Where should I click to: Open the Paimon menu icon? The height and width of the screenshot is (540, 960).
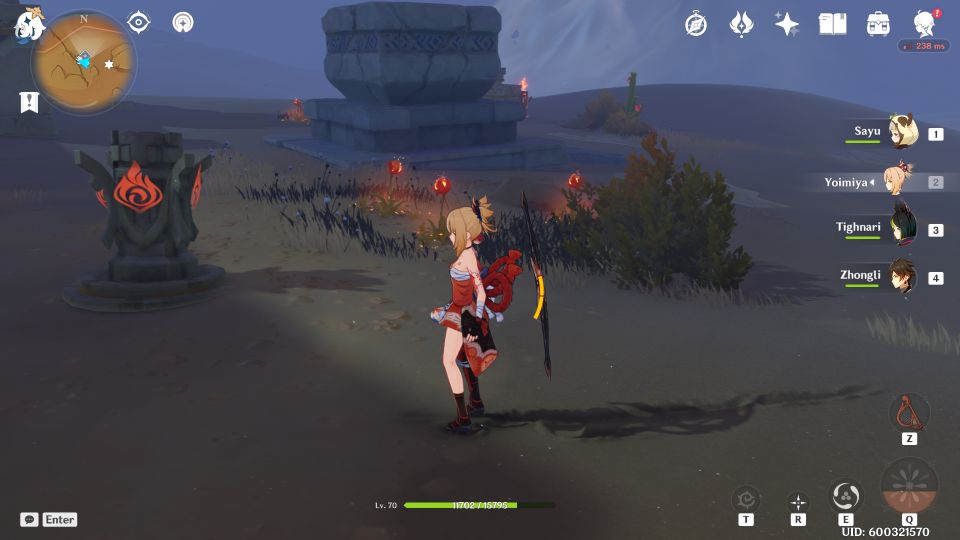click(x=28, y=25)
